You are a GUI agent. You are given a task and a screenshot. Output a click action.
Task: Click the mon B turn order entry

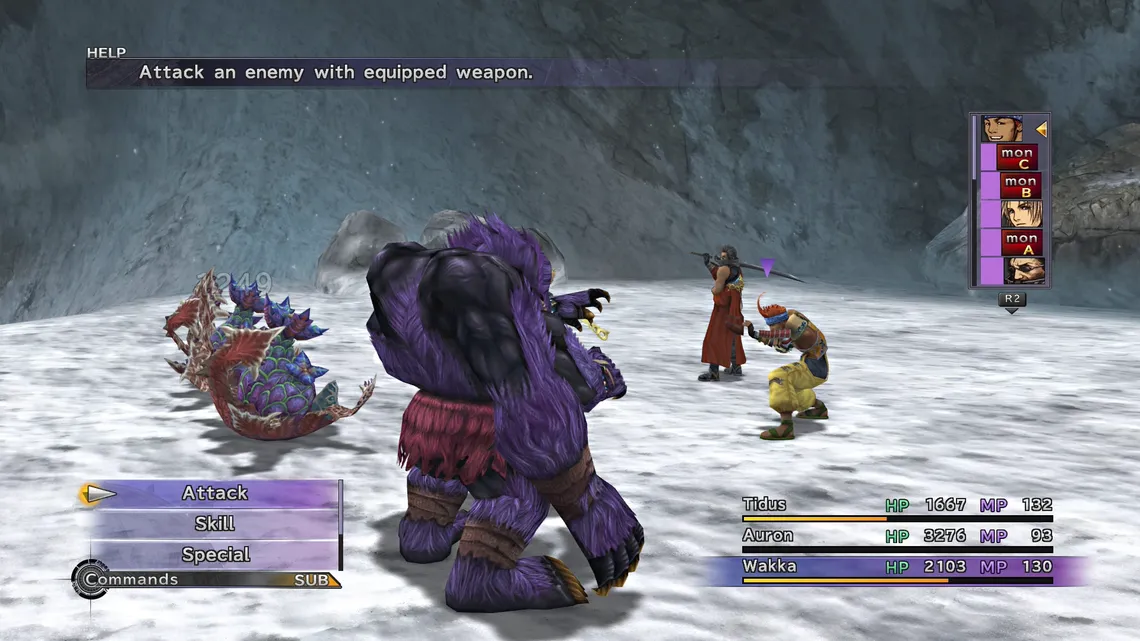(1020, 186)
